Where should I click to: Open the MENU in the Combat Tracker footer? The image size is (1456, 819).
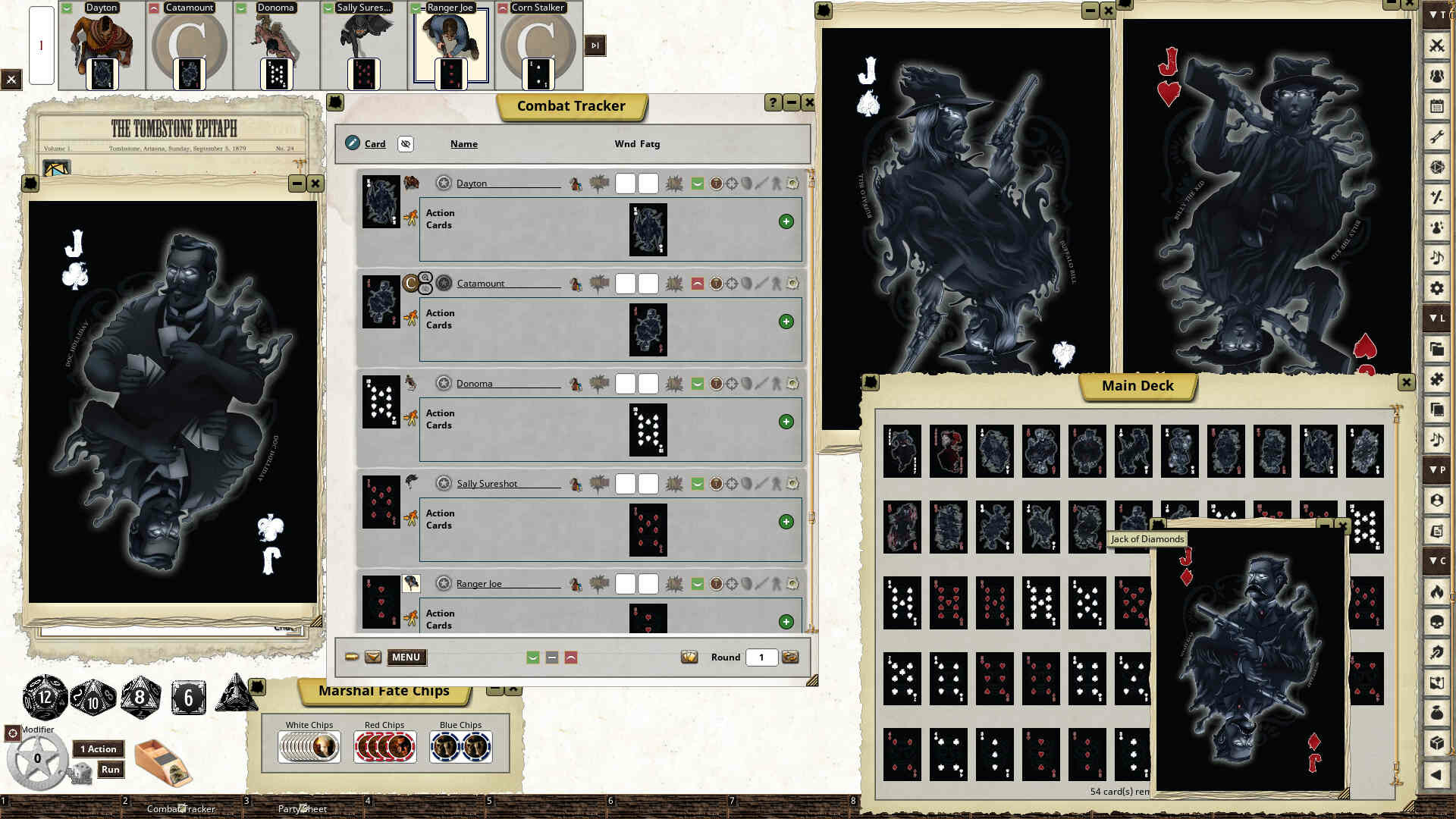[406, 657]
